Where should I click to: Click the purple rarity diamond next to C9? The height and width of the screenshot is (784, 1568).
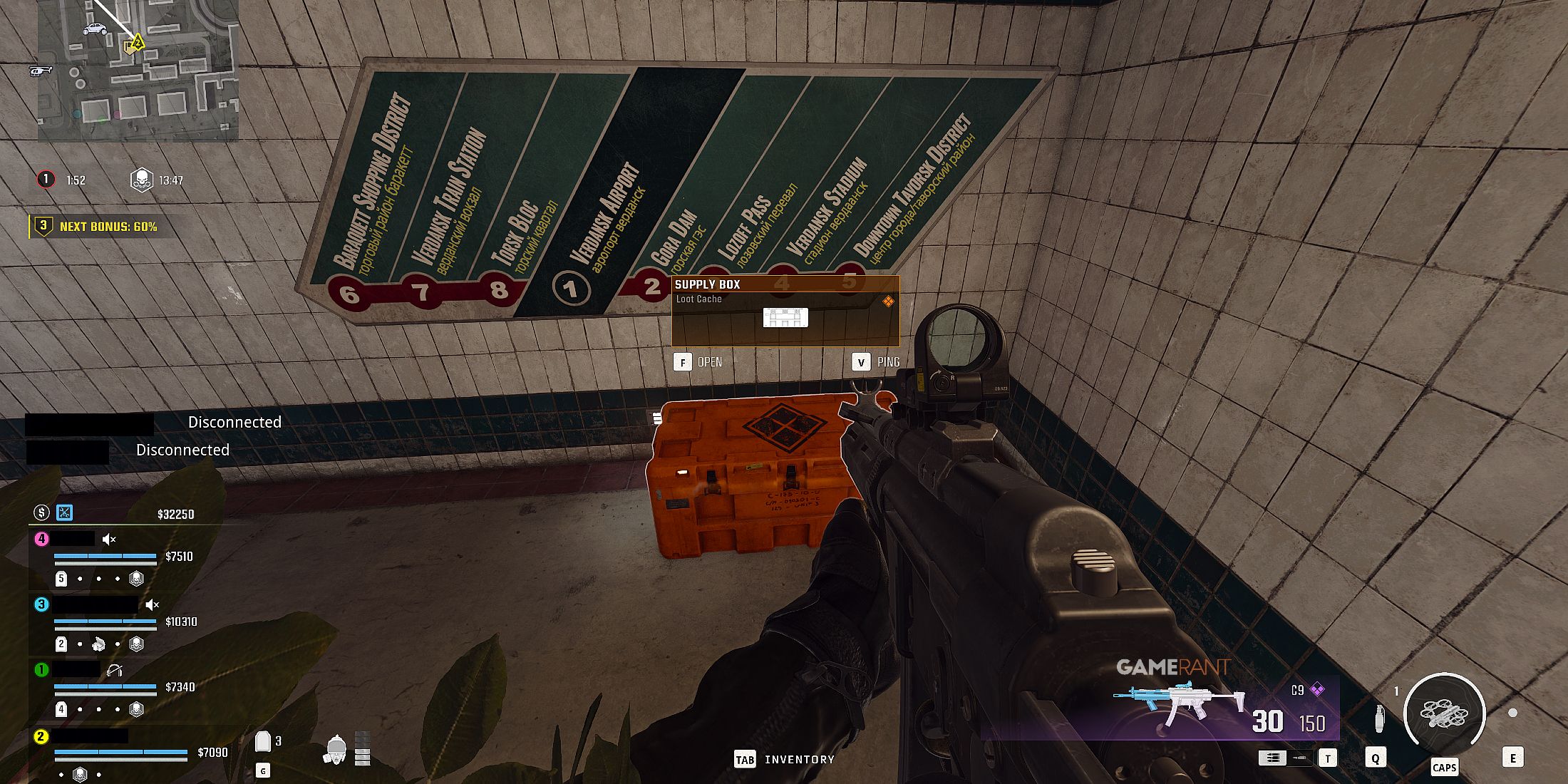1318,690
